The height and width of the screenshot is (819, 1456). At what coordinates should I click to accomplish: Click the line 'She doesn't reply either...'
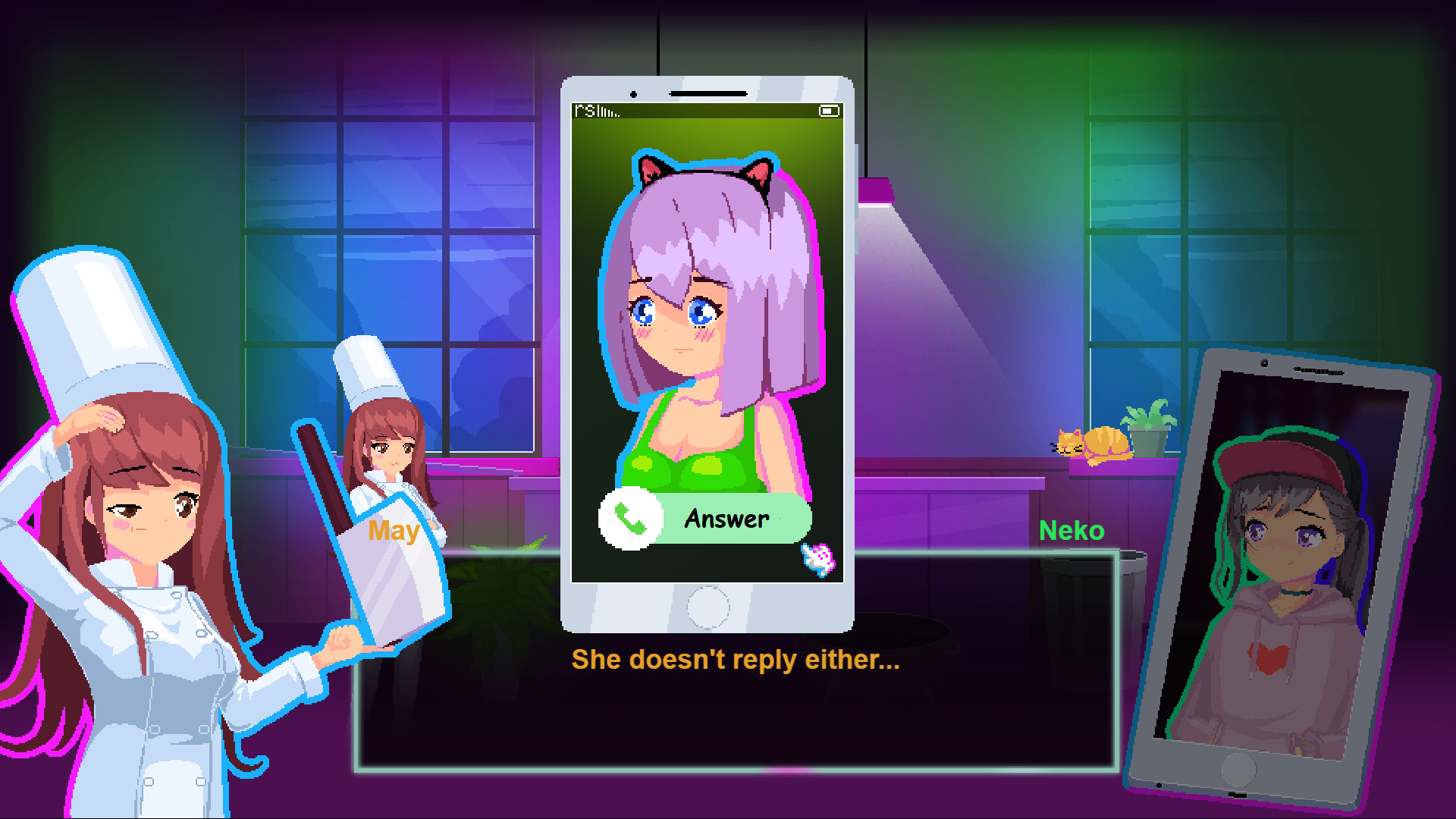tap(734, 660)
